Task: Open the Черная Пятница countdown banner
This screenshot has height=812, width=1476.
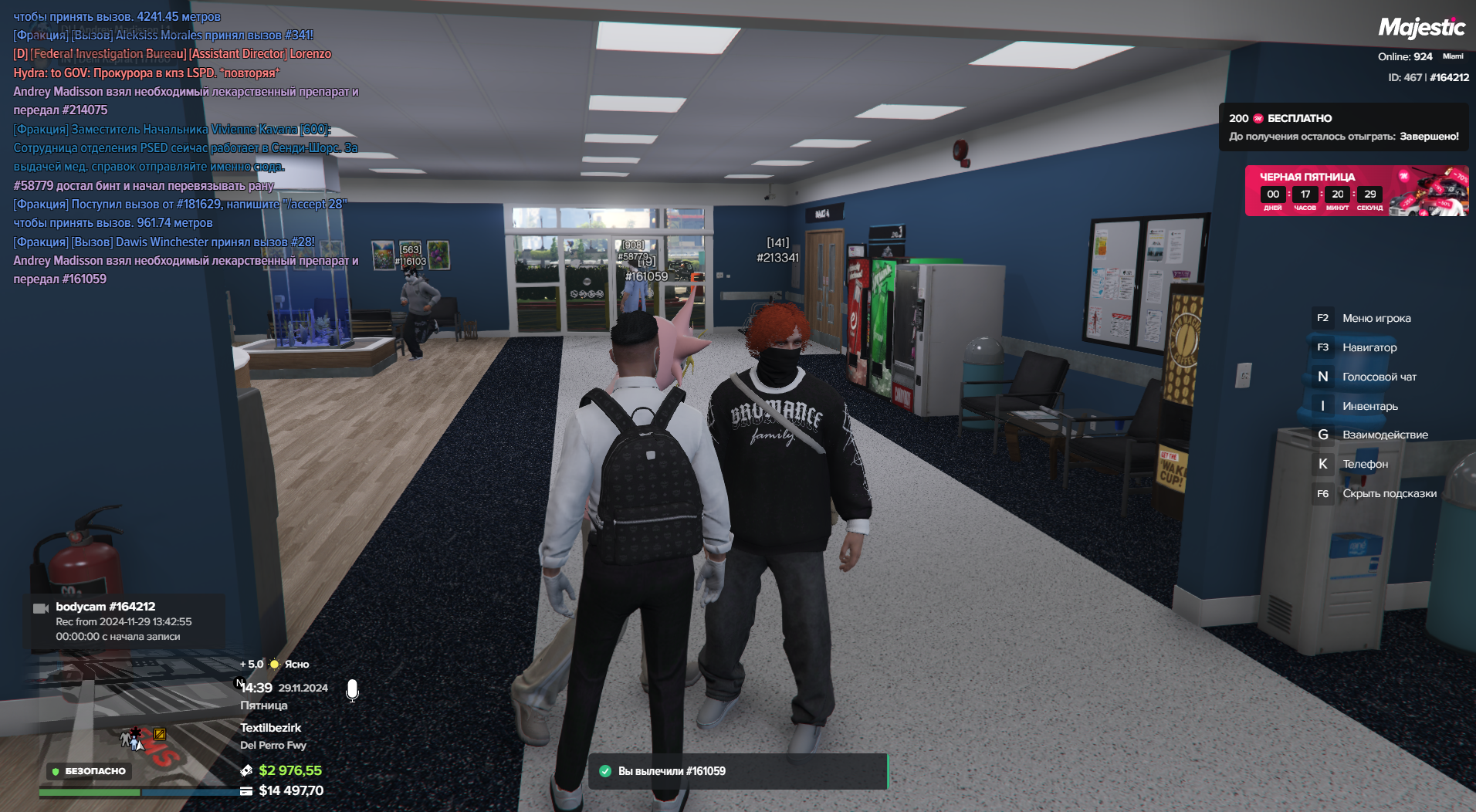Action: 1356,191
